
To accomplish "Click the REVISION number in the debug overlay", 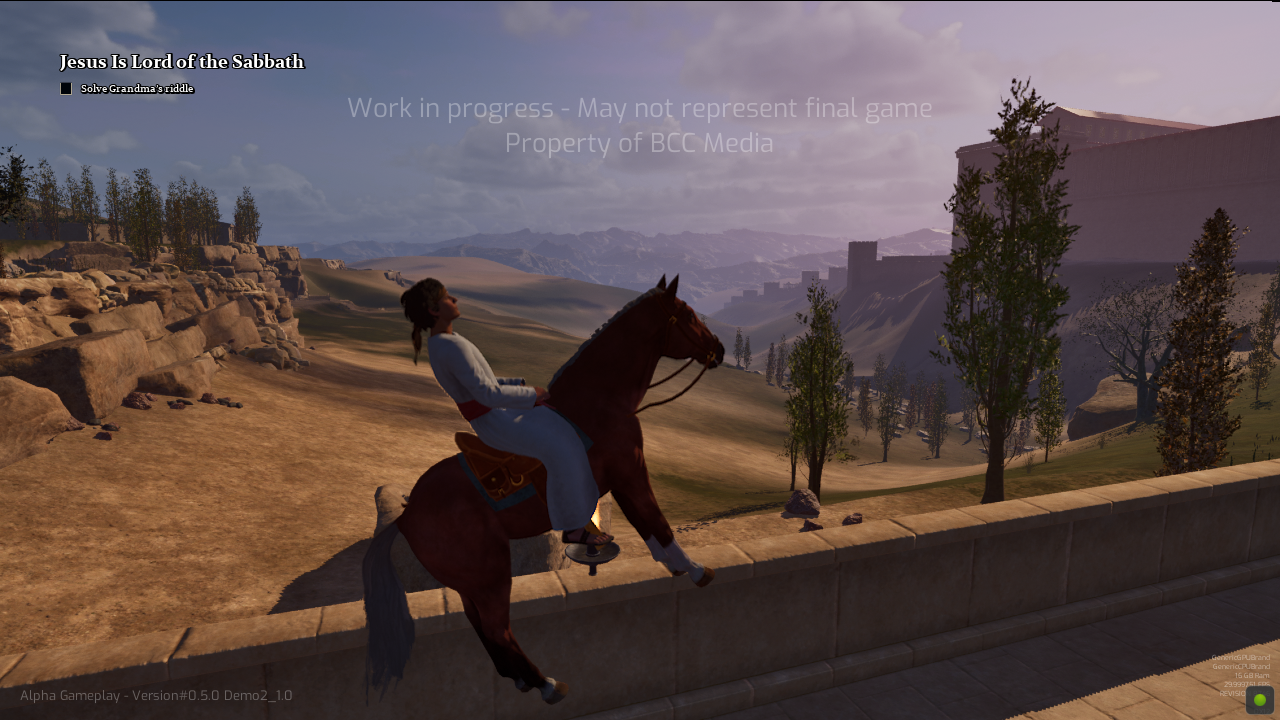I will pos(1245,693).
